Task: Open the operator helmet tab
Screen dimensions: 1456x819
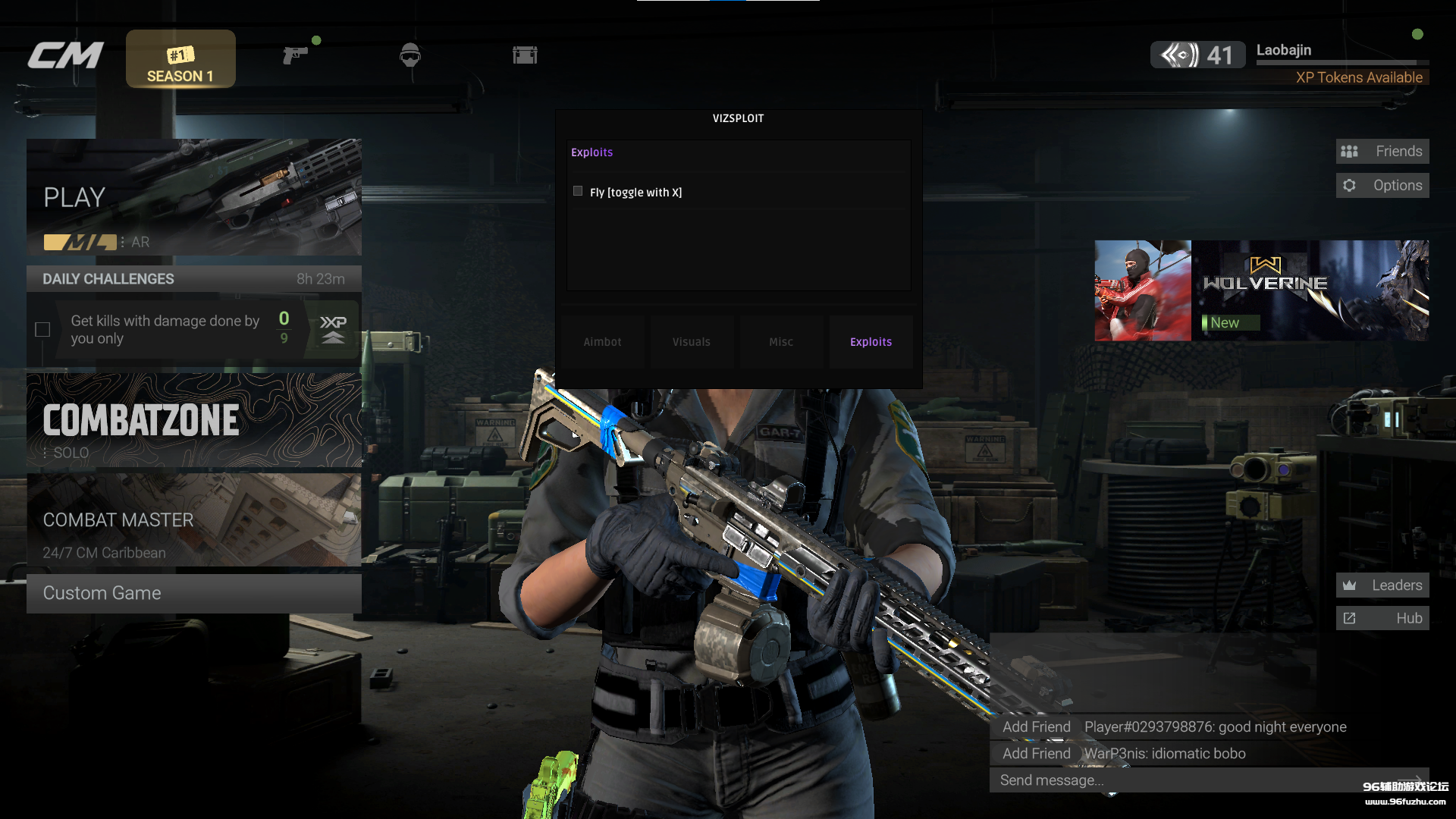Action: point(410,55)
